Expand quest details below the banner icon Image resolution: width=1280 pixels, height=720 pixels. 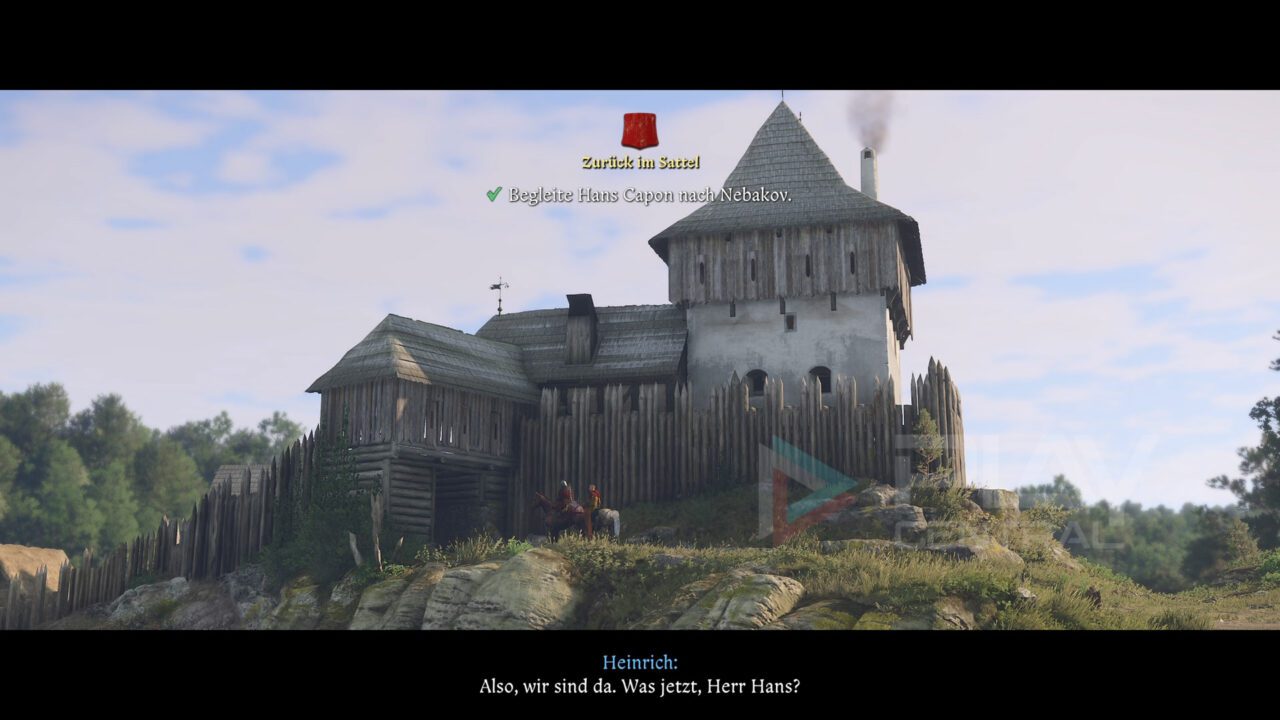click(638, 131)
